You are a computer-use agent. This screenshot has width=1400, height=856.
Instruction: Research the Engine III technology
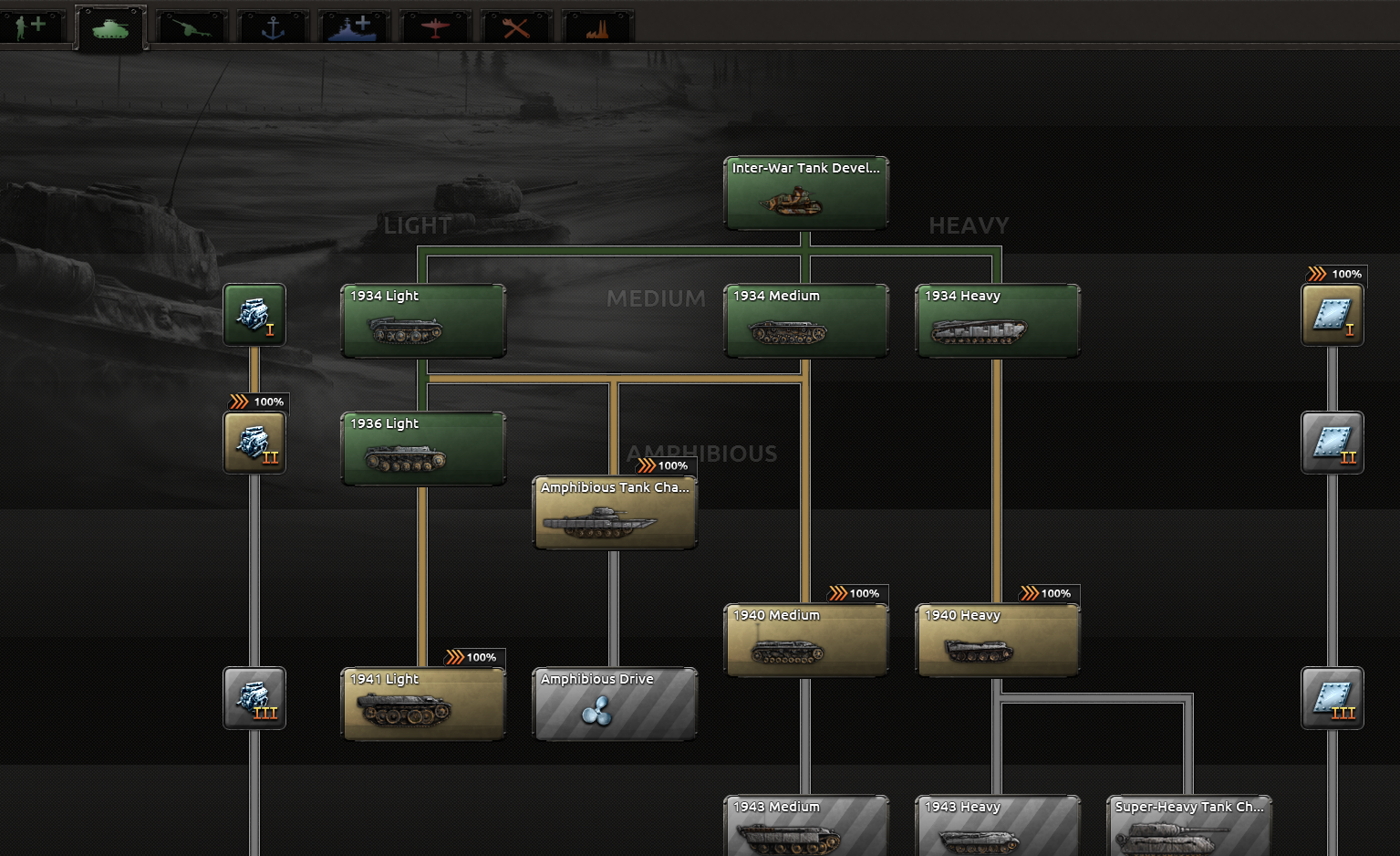(254, 697)
